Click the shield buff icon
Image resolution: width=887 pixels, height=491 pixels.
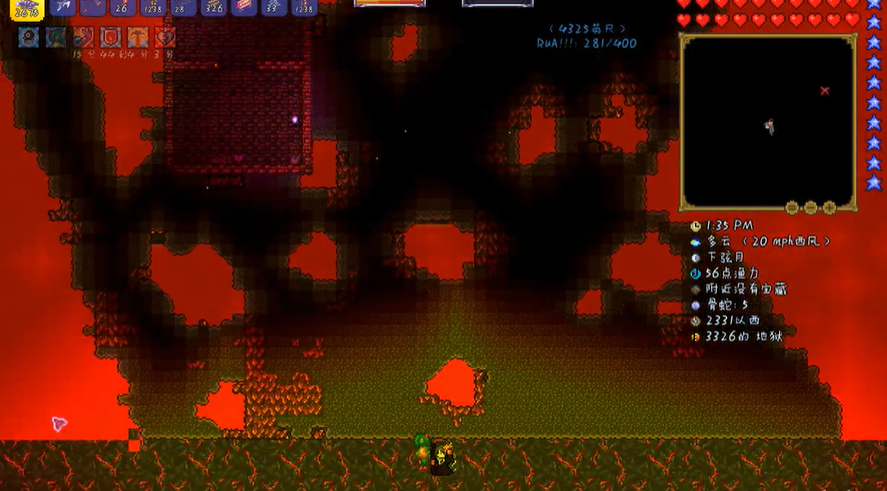pos(110,38)
